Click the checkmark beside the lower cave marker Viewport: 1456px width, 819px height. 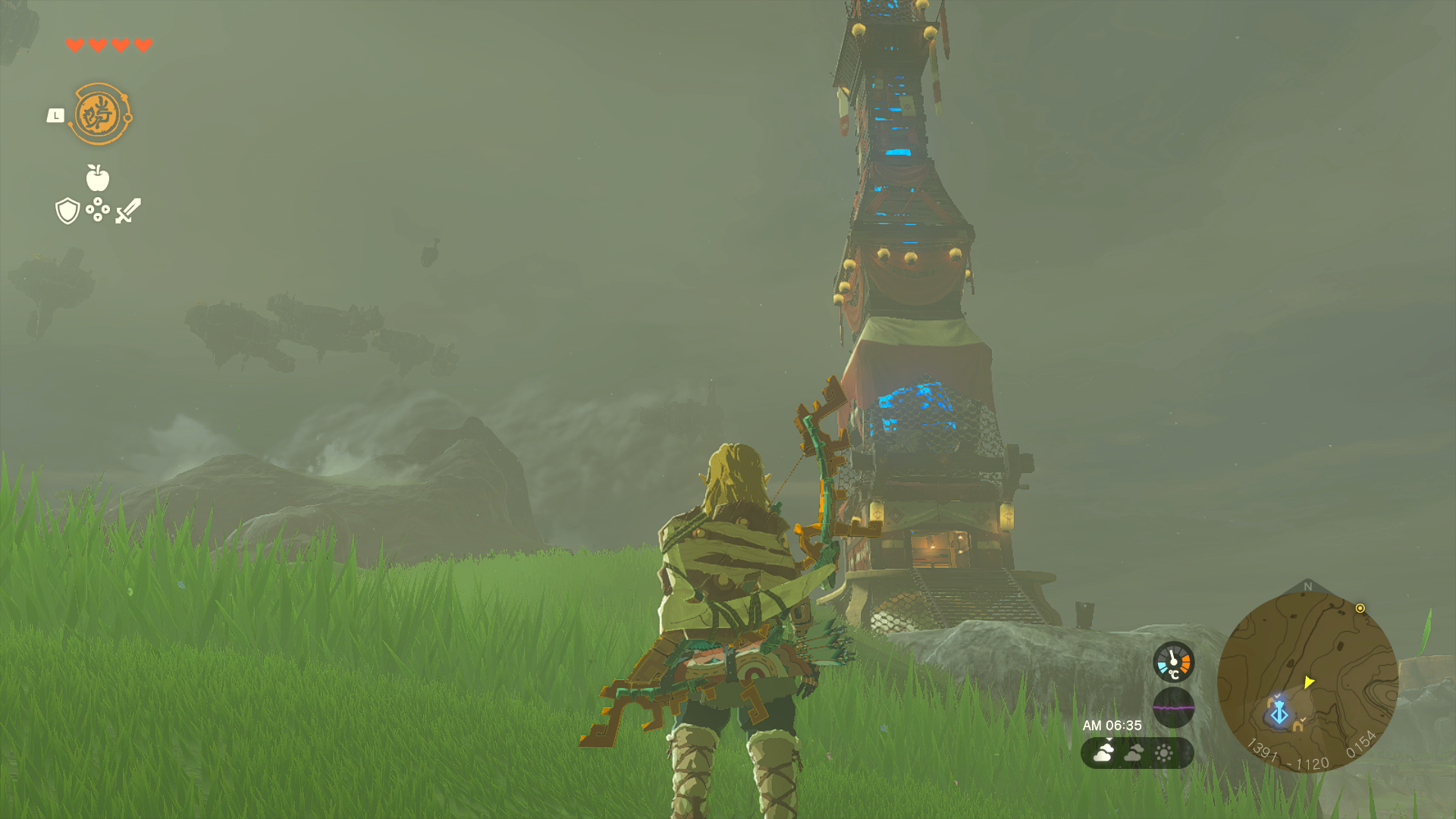1303,718
